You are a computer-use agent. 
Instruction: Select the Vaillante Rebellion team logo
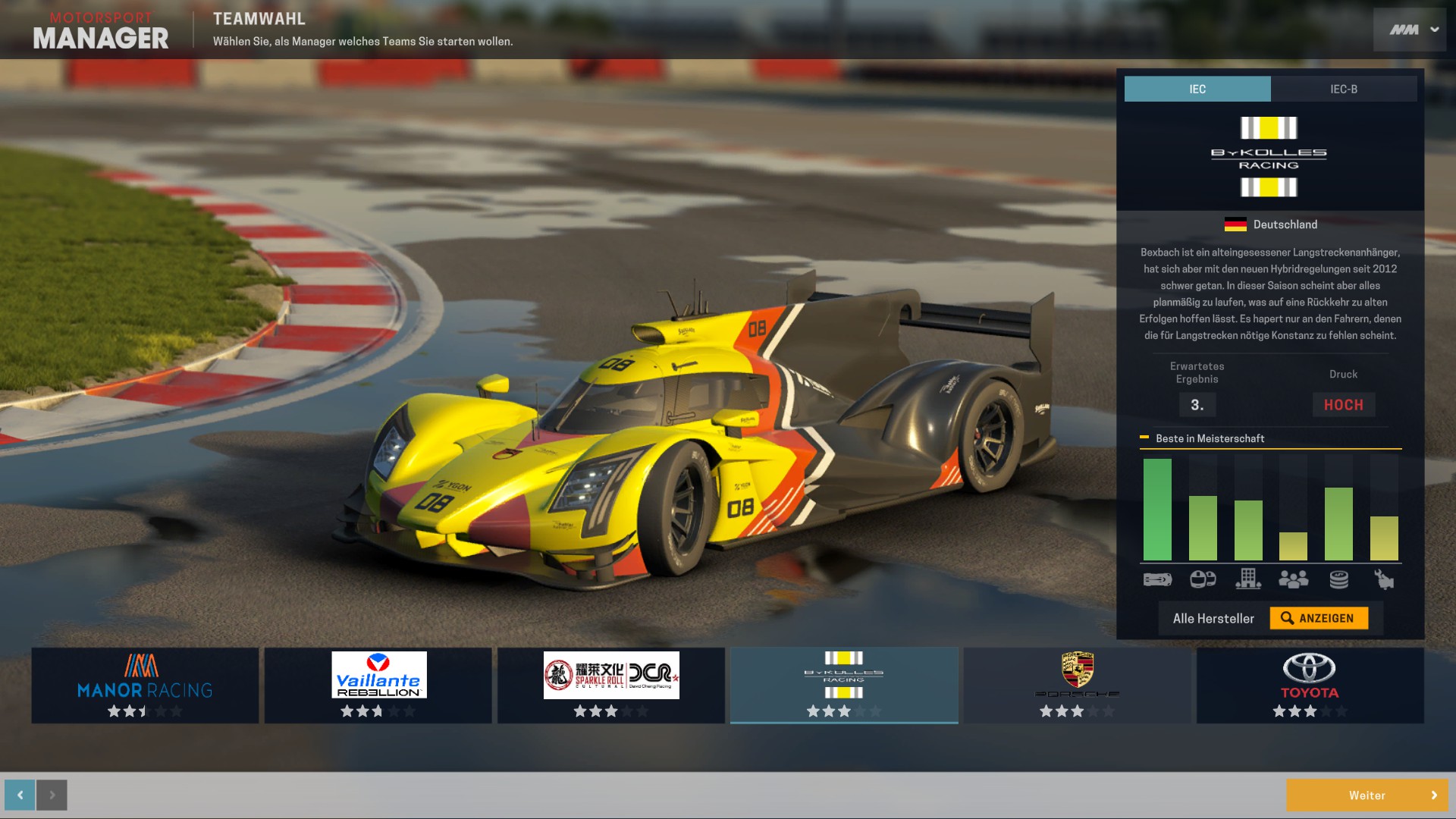click(x=378, y=675)
